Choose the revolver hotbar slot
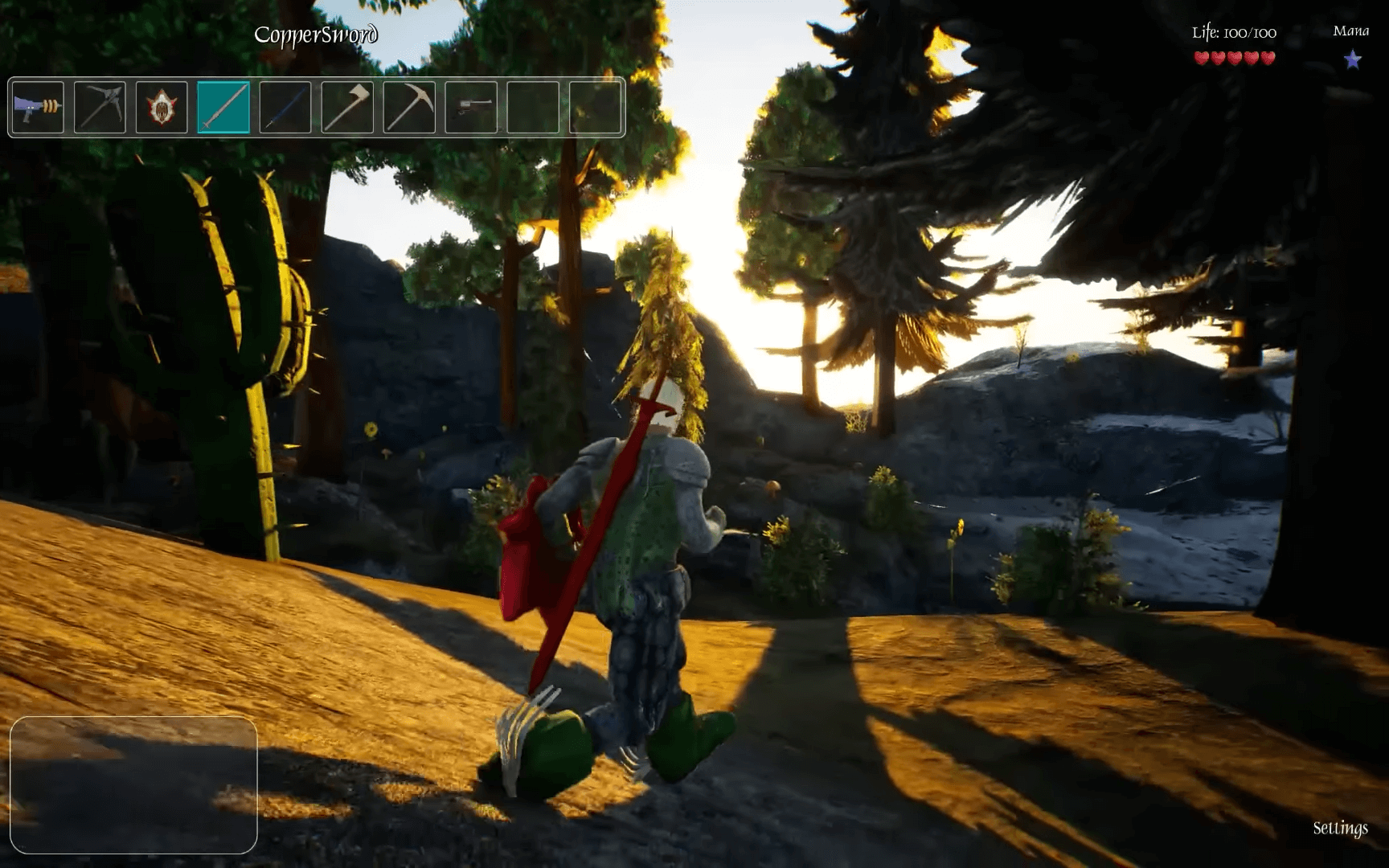Viewport: 1389px width, 868px height. [x=471, y=107]
